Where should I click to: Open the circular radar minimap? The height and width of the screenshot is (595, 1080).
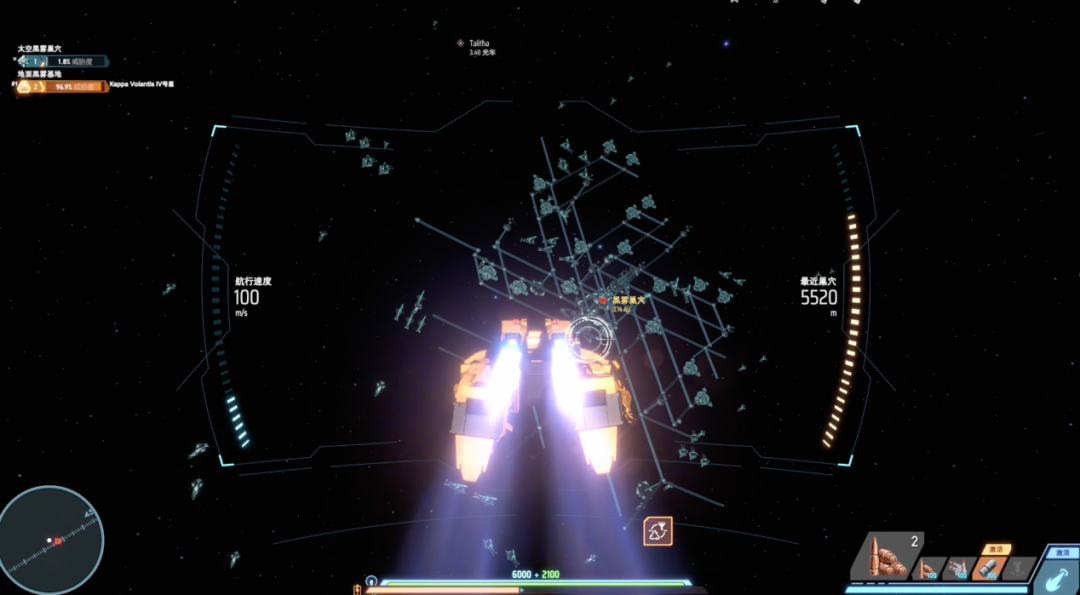click(50, 540)
